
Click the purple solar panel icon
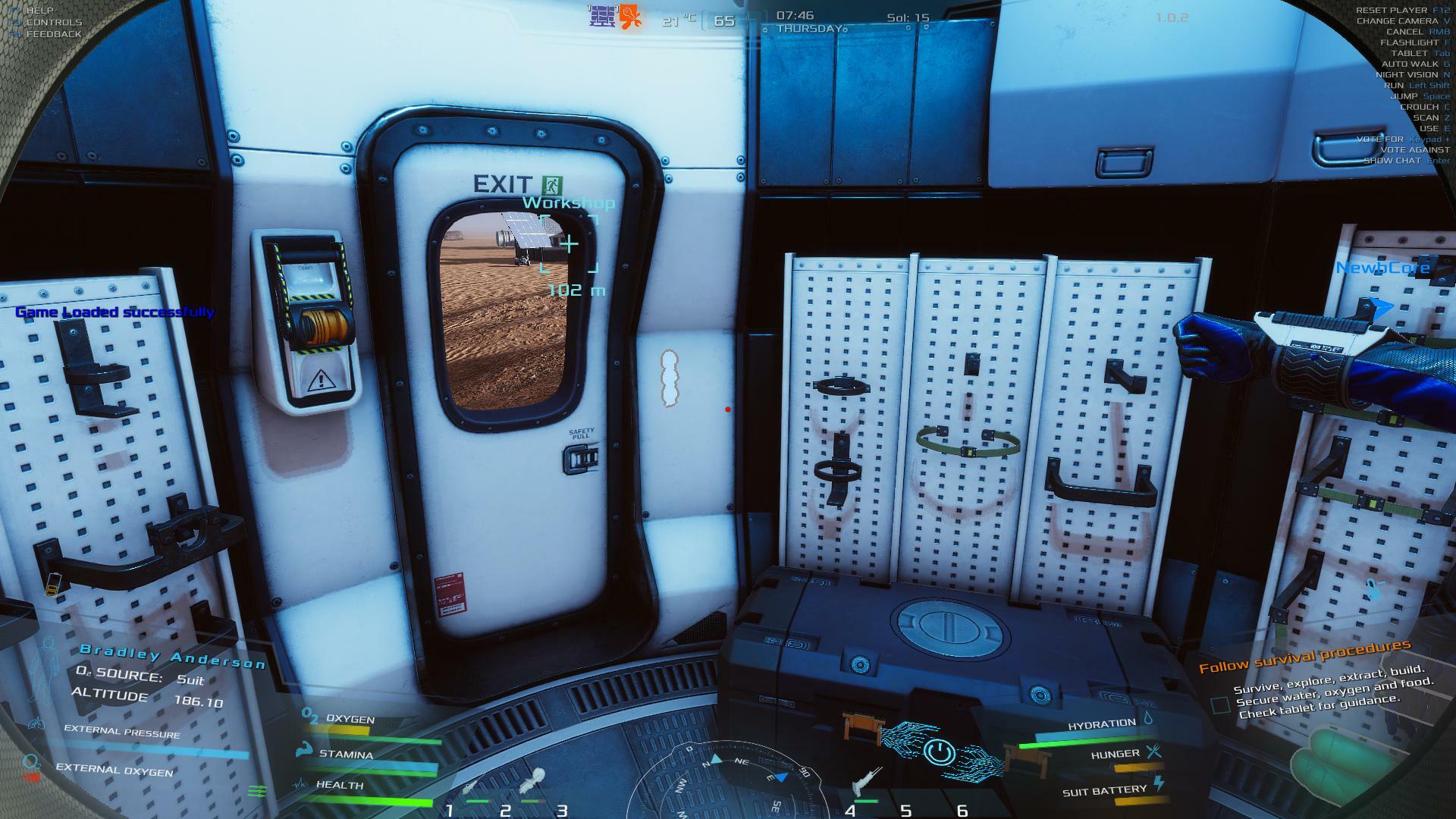(x=602, y=16)
